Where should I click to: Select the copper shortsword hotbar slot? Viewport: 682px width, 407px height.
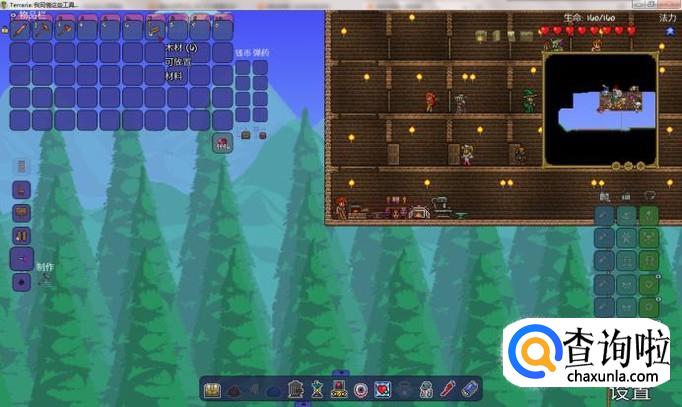coord(21,31)
